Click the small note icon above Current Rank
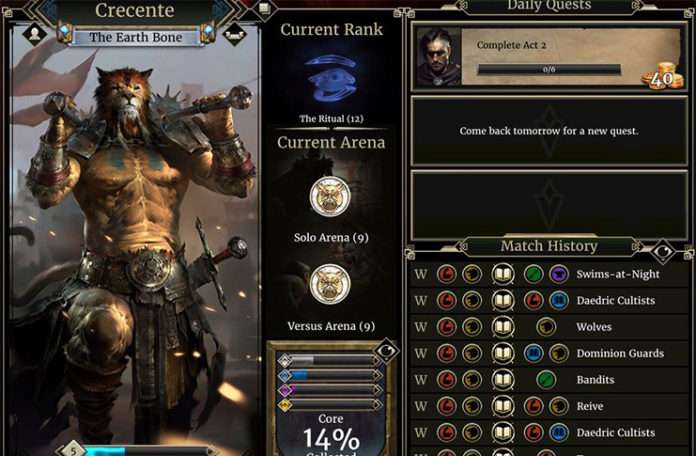696x456 pixels. (263, 9)
